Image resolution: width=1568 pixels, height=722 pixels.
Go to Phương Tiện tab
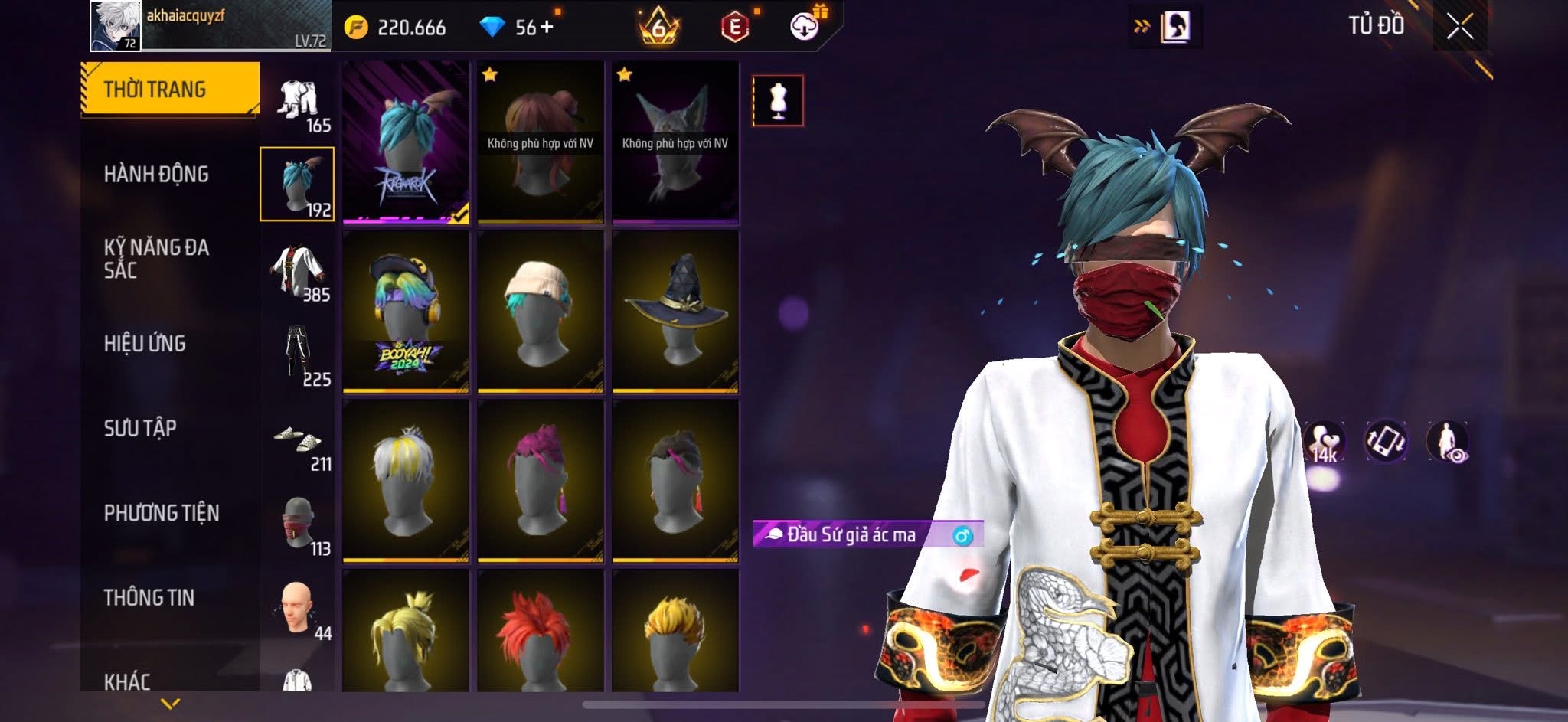pyautogui.click(x=162, y=513)
